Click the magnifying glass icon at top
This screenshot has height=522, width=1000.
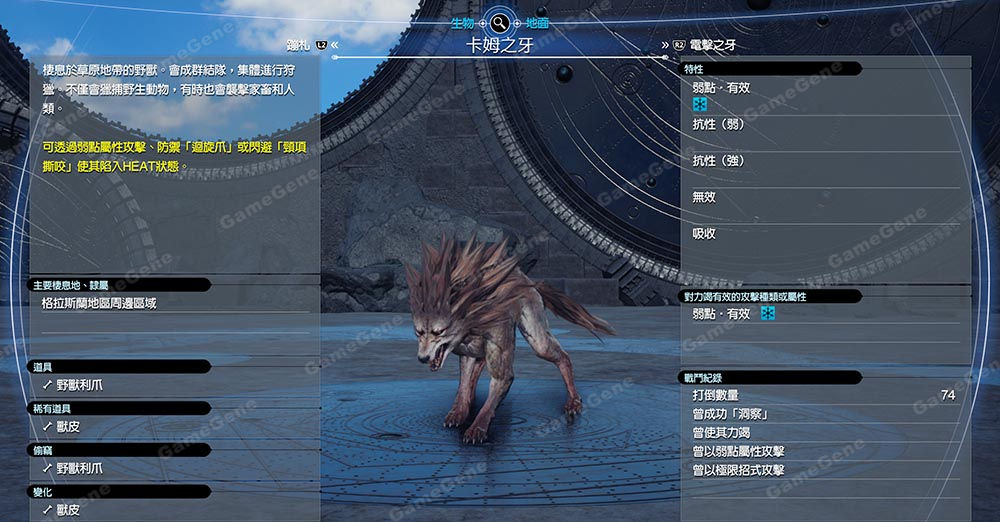[x=499, y=22]
